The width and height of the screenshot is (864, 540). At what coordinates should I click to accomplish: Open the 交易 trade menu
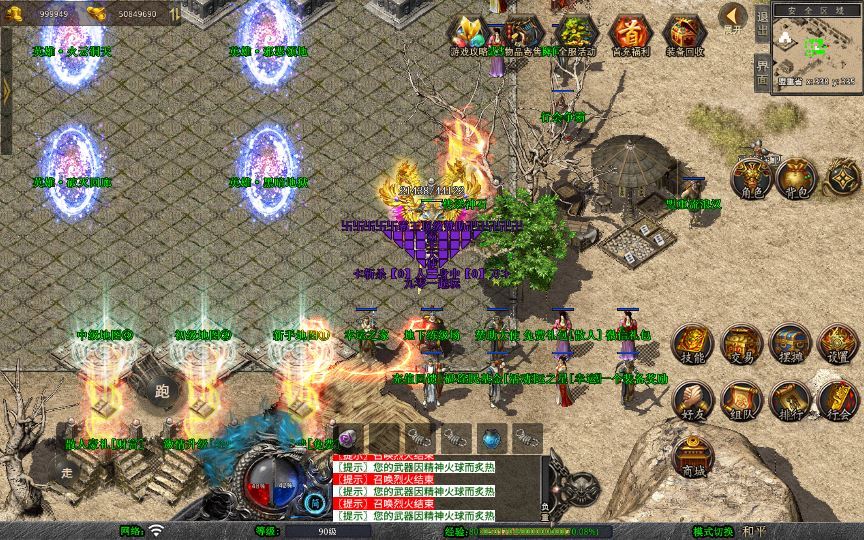[x=741, y=344]
